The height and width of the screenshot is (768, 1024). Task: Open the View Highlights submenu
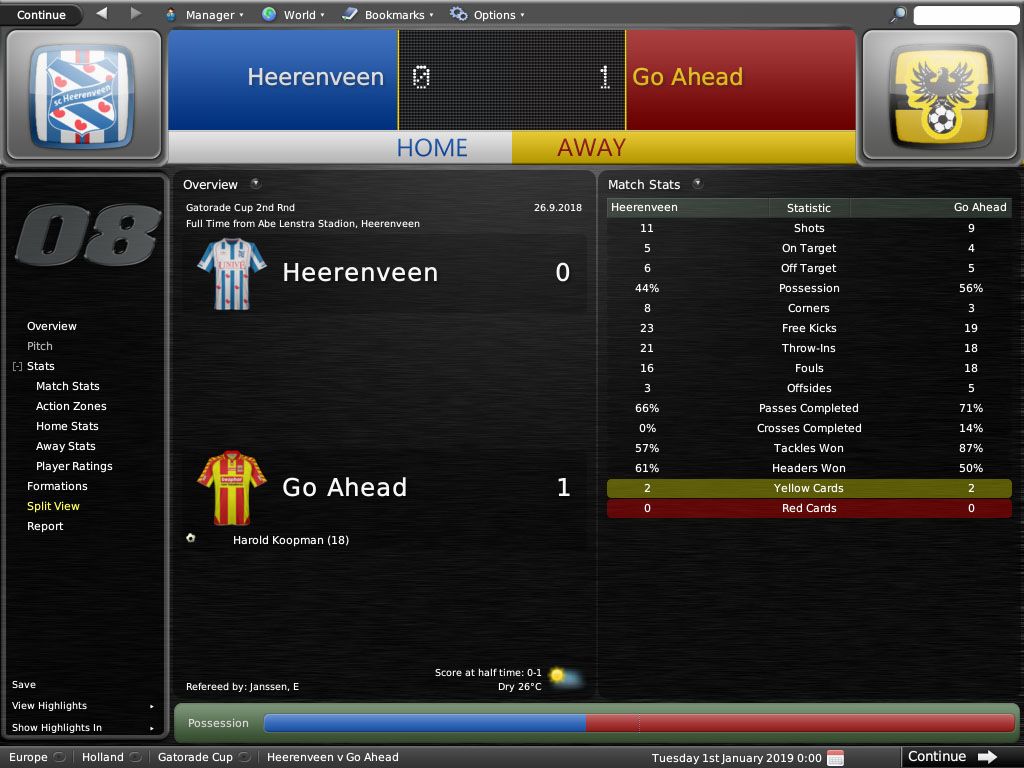click(x=82, y=706)
